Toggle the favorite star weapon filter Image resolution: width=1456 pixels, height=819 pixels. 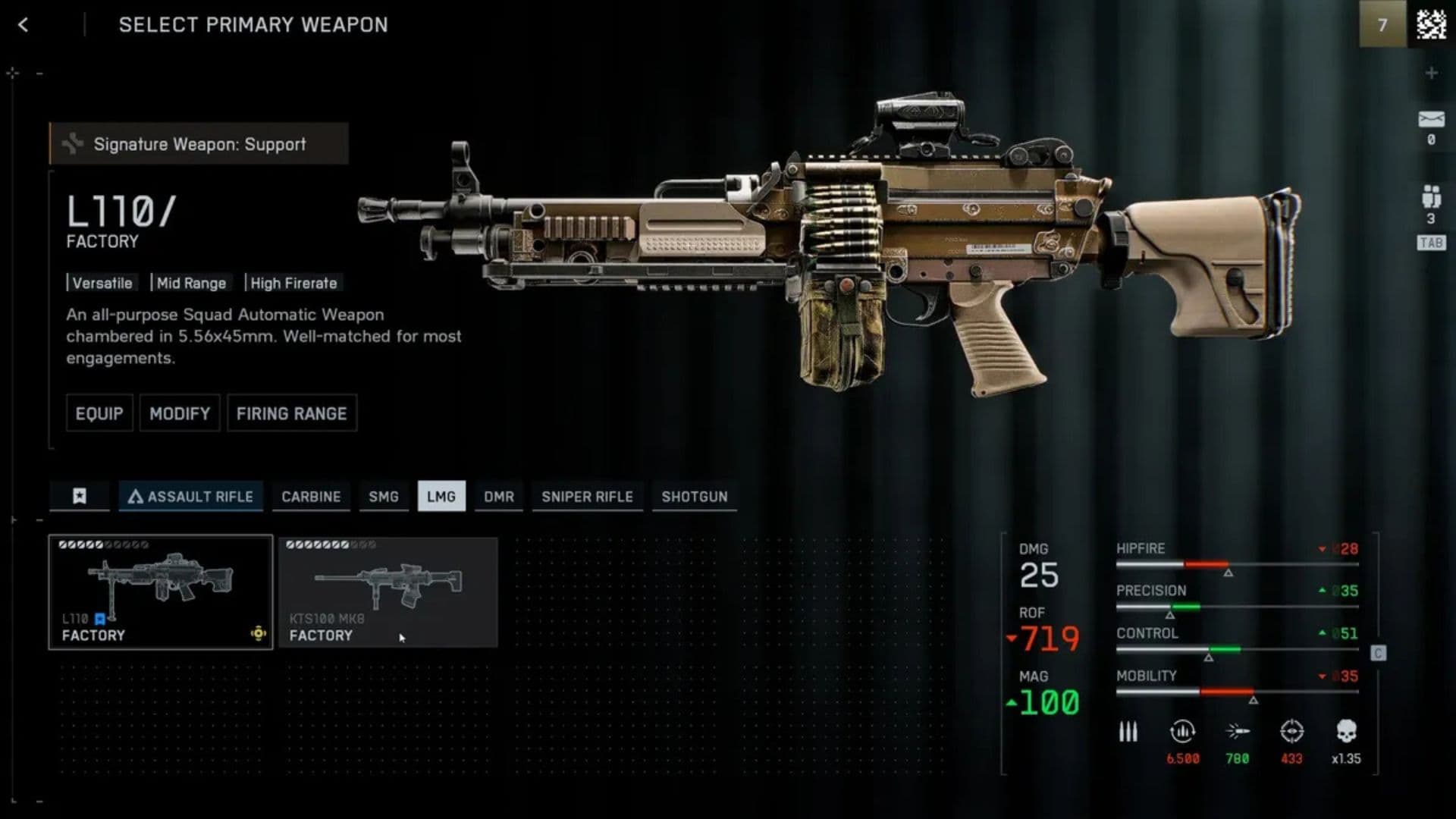click(79, 497)
